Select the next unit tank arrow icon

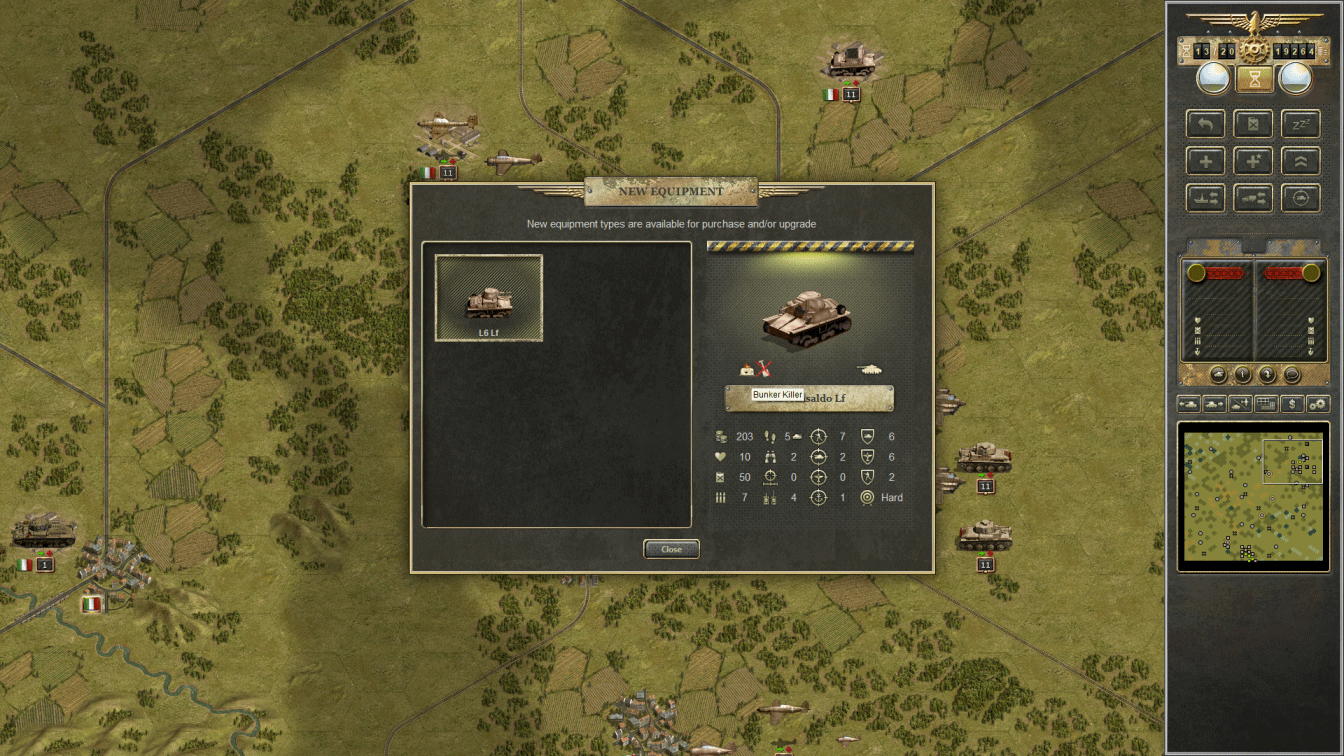[1214, 404]
